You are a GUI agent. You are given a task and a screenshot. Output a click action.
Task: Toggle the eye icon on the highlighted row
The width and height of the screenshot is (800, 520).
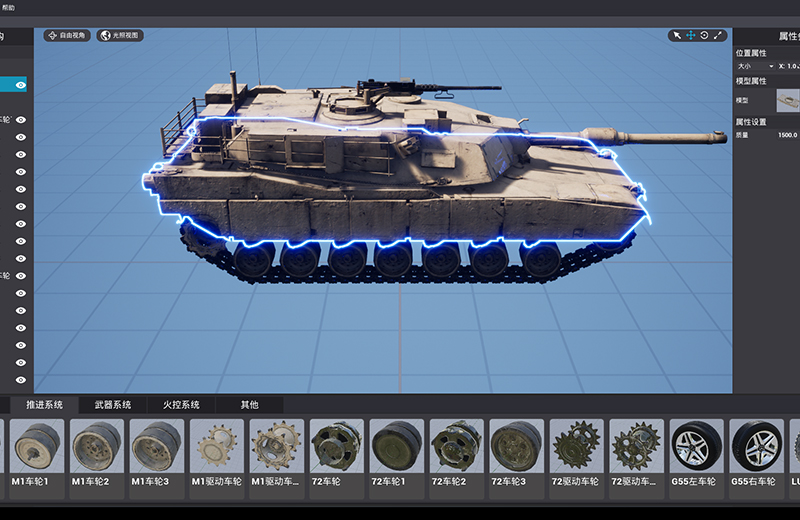click(x=20, y=85)
